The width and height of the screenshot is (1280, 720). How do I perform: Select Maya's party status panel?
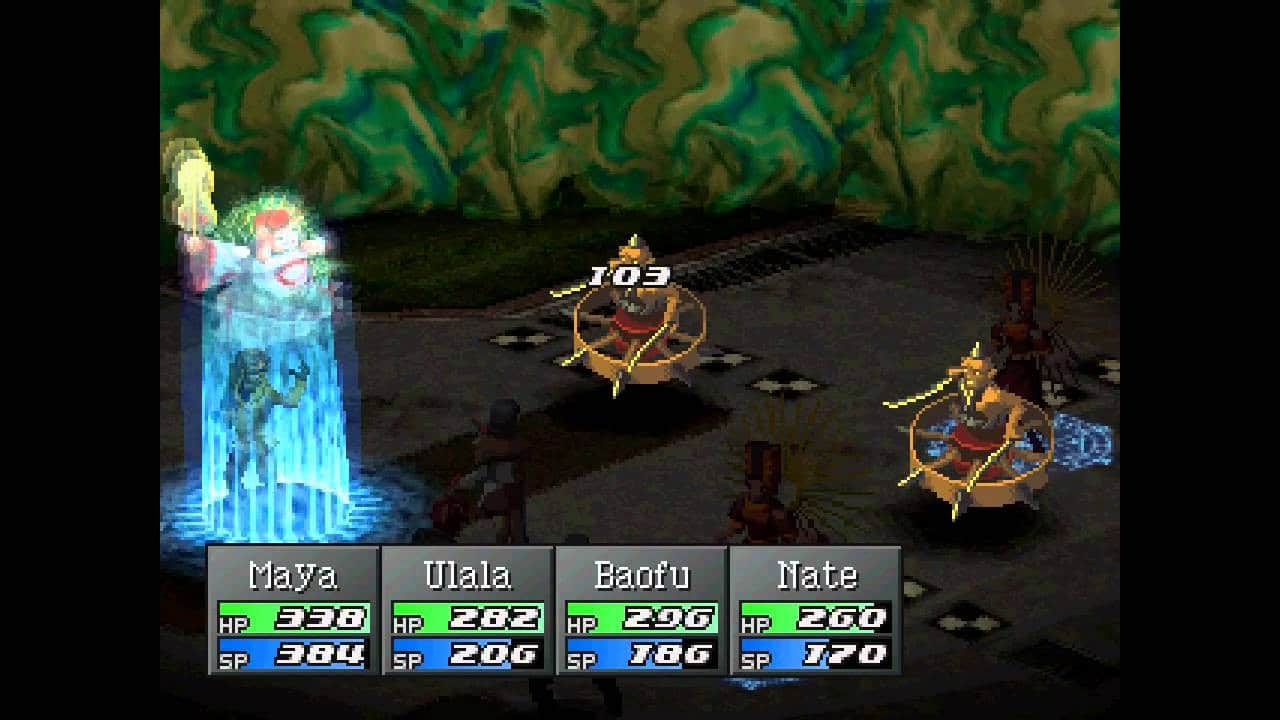[293, 610]
